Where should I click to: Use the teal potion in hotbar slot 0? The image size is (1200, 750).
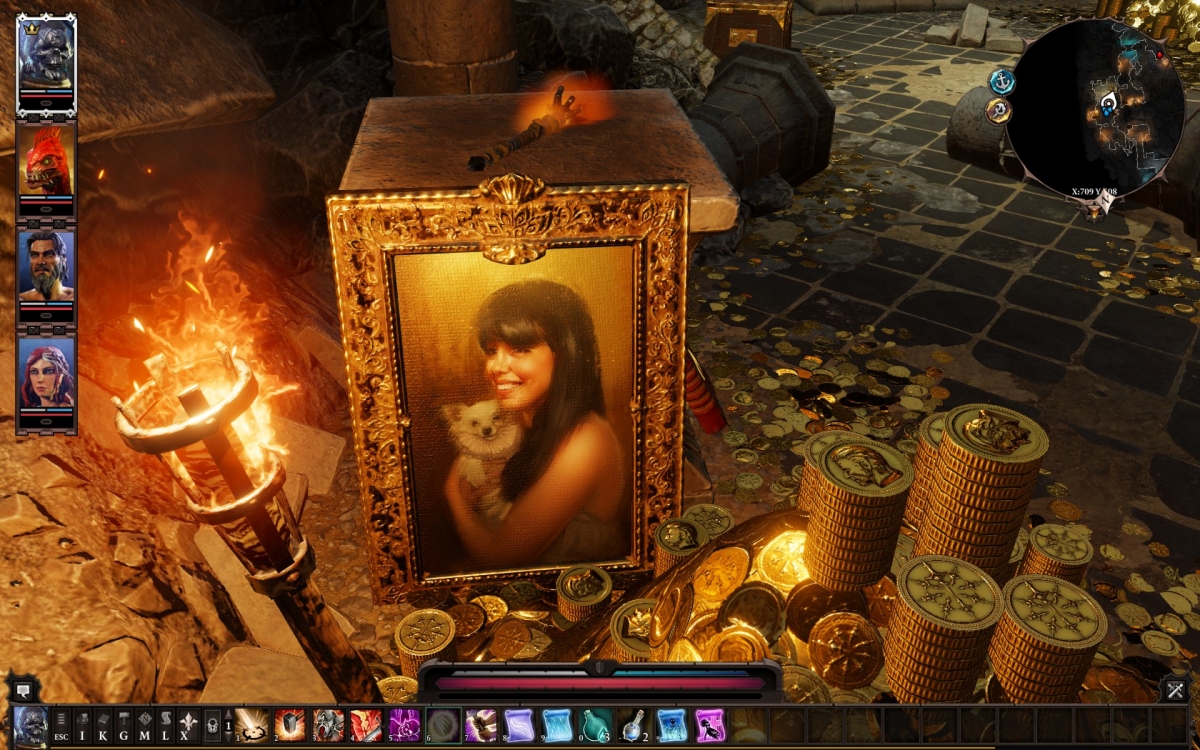(x=595, y=723)
